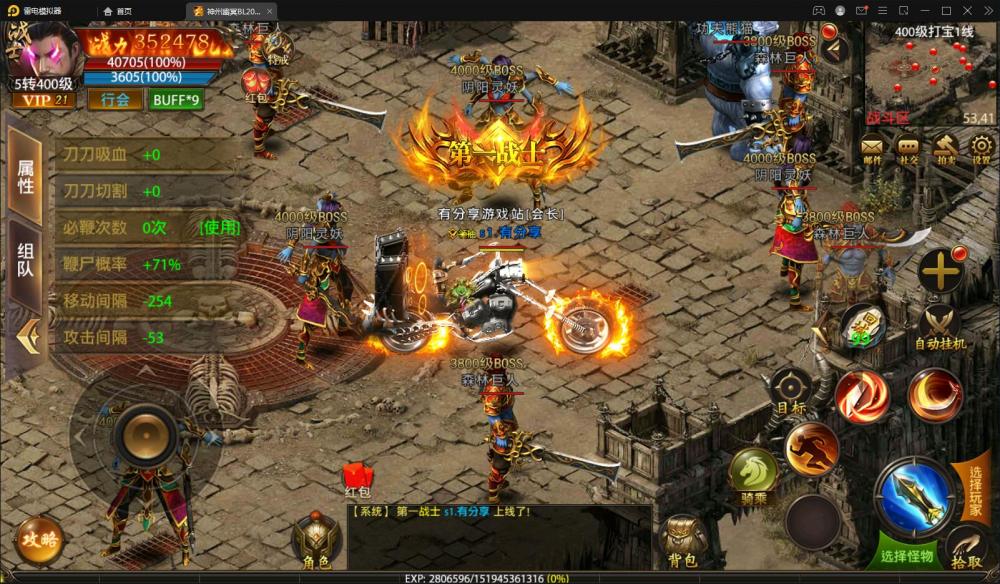Show the BUFF*9 list
The height and width of the screenshot is (584, 1000).
[x=176, y=99]
